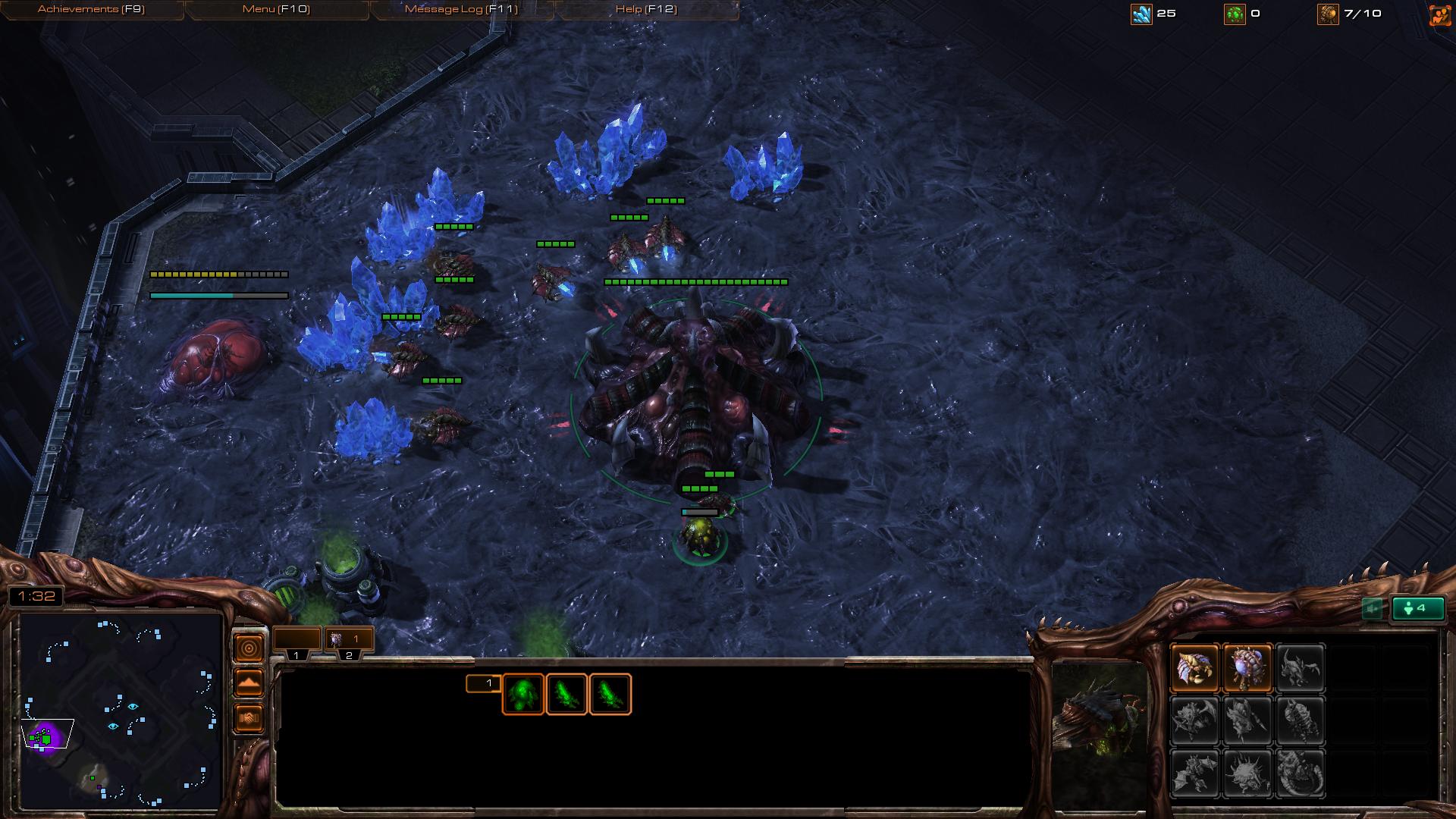Morph an Overlord from the command card

coord(1247,668)
